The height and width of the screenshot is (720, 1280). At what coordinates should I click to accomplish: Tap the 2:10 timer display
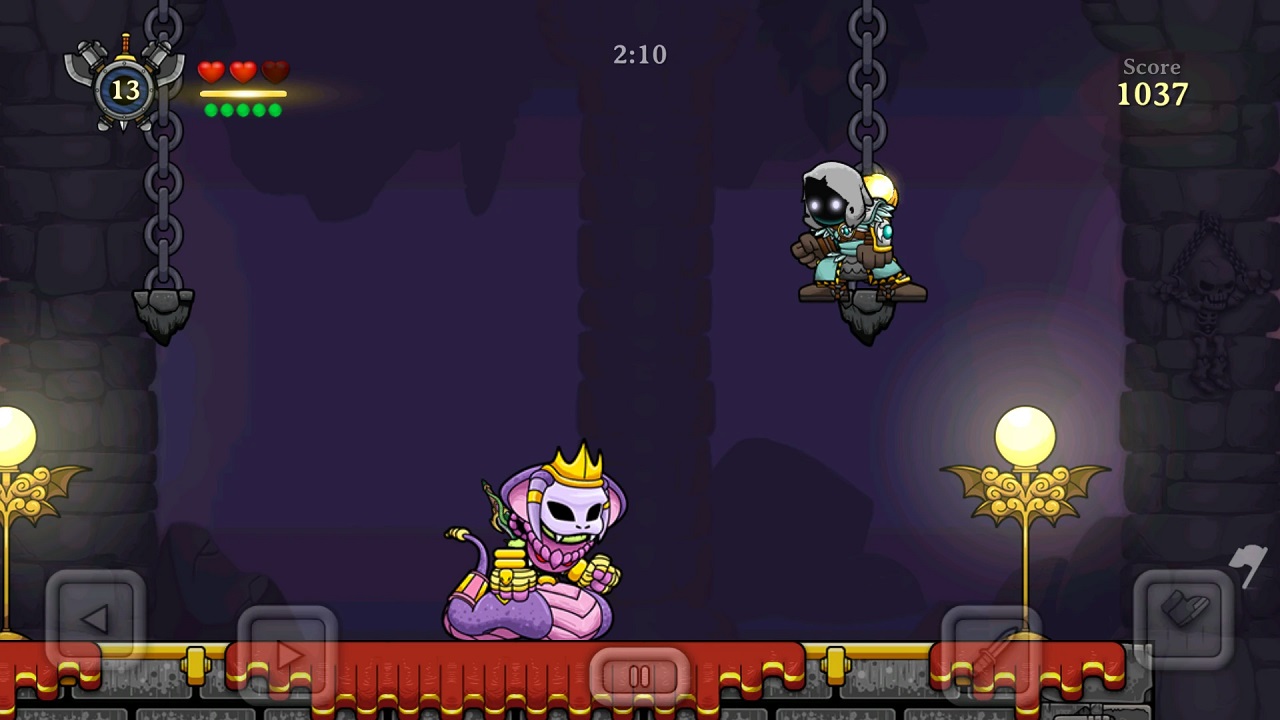(639, 55)
